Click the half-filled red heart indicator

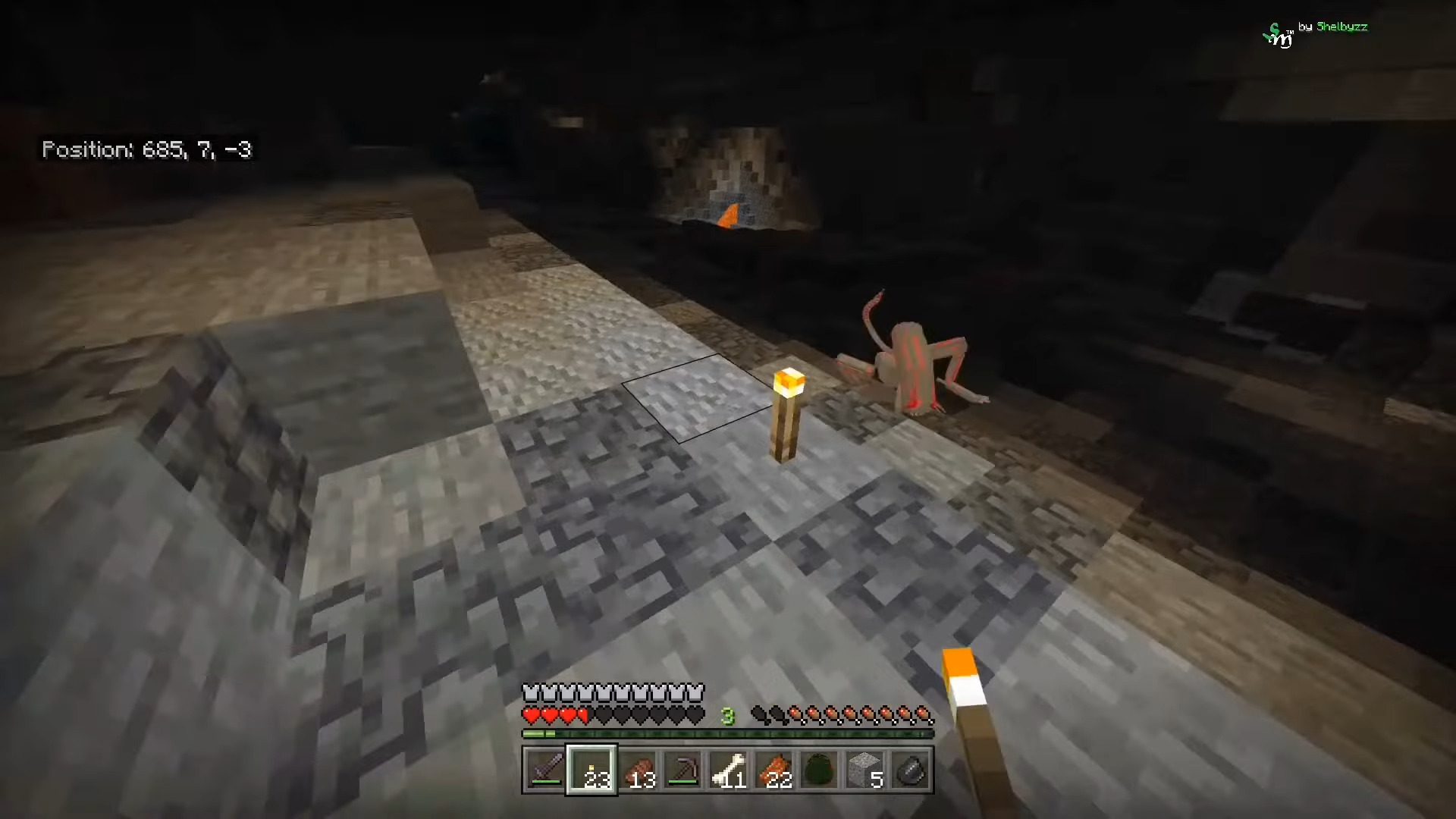coord(582,715)
